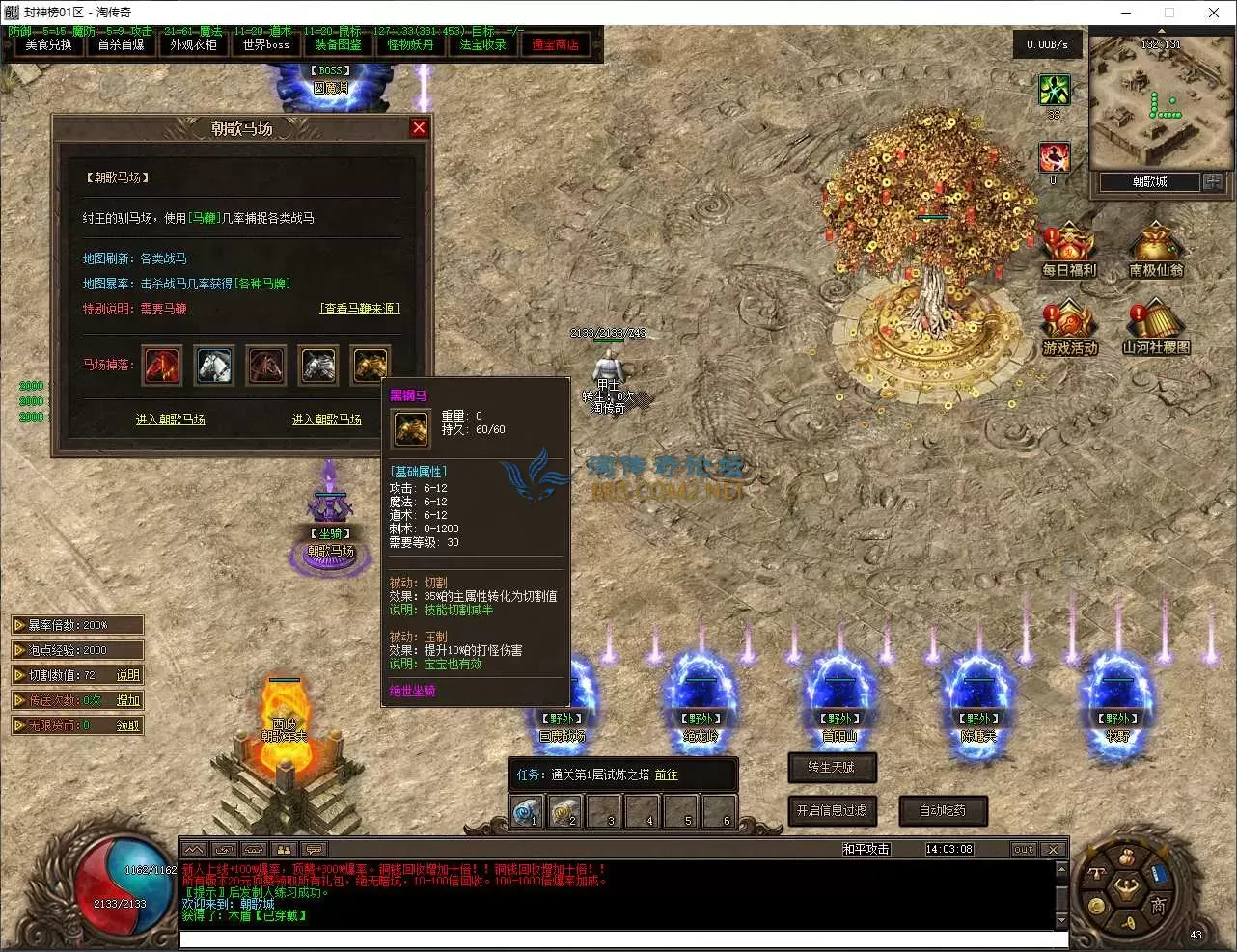Click the 转生天赋 button

point(832,768)
